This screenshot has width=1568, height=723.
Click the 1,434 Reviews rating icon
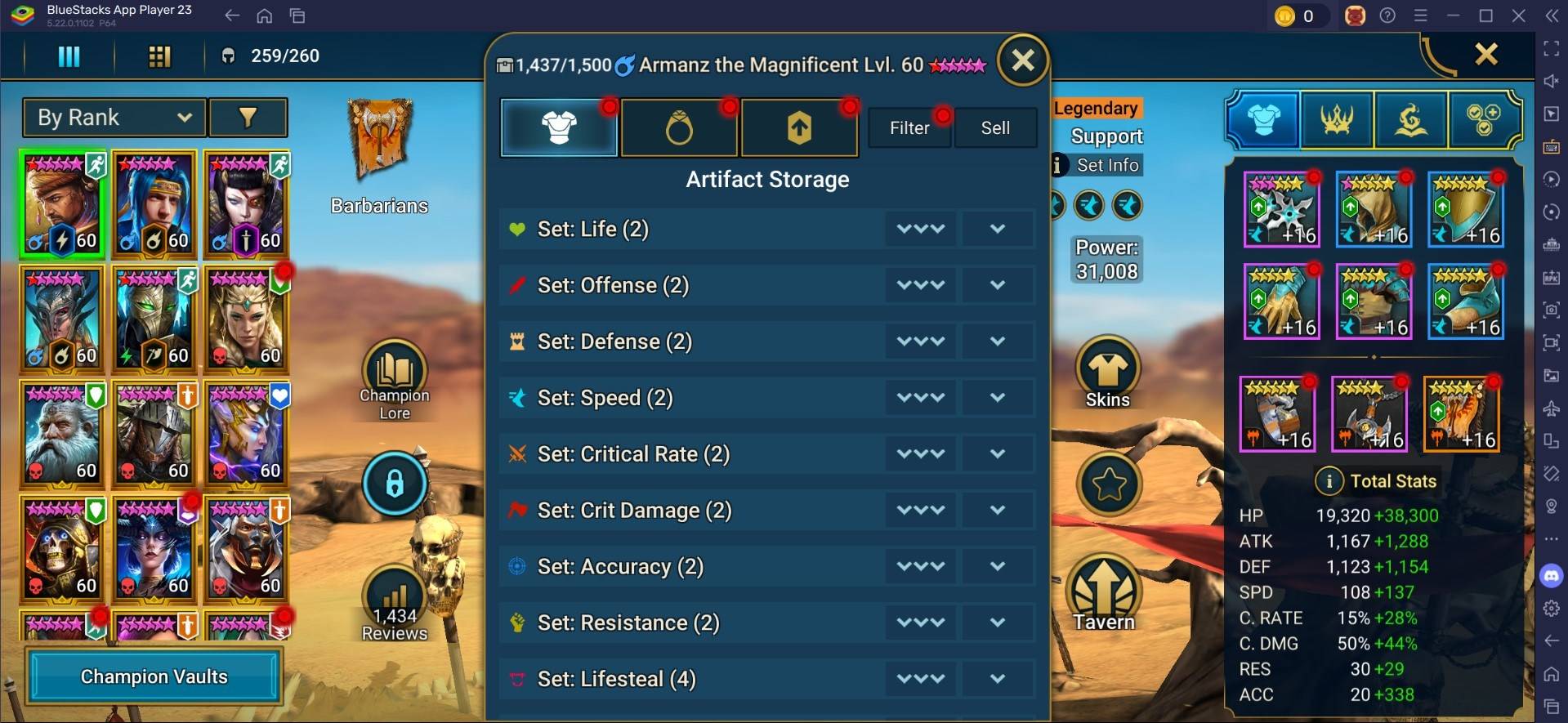click(x=395, y=599)
